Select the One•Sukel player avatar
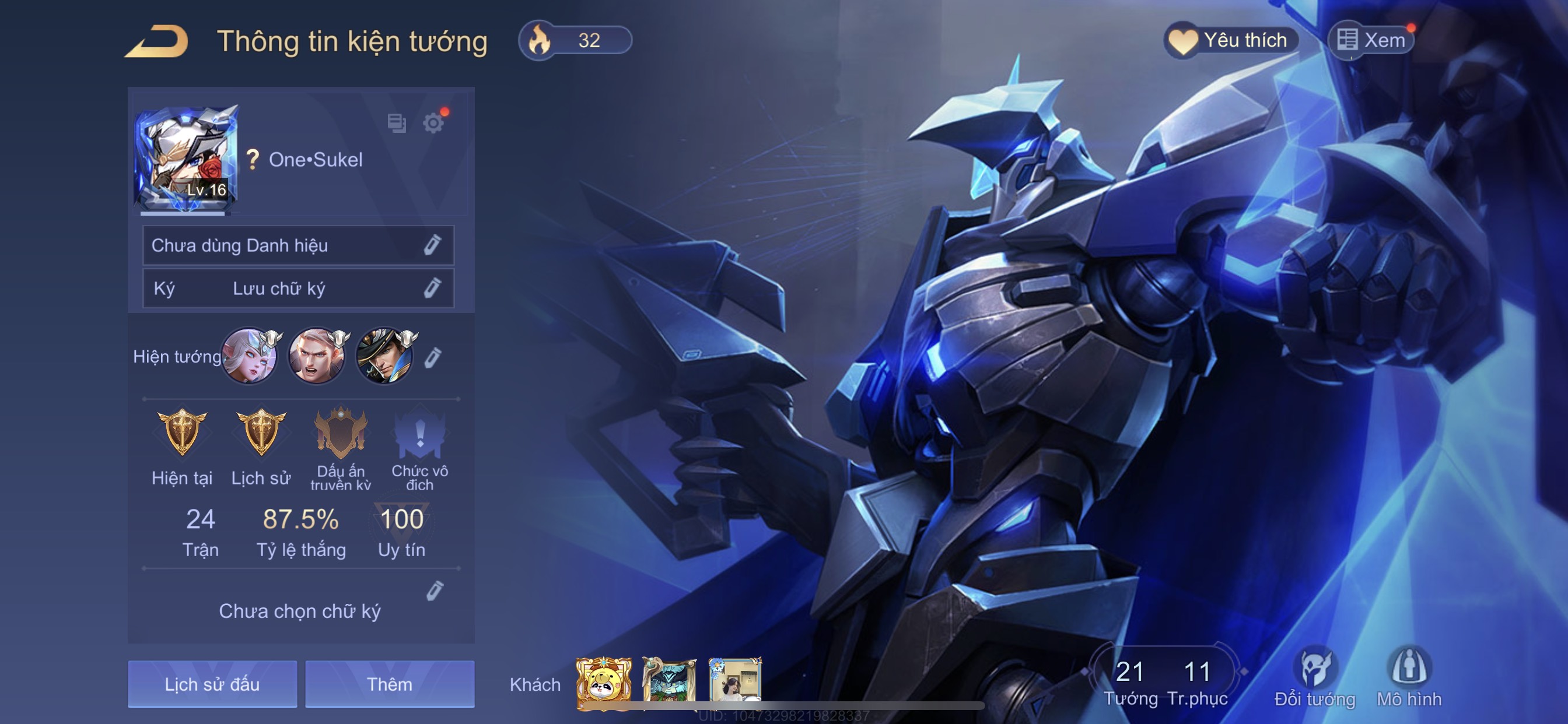Viewport: 1568px width, 724px height. pyautogui.click(x=185, y=159)
